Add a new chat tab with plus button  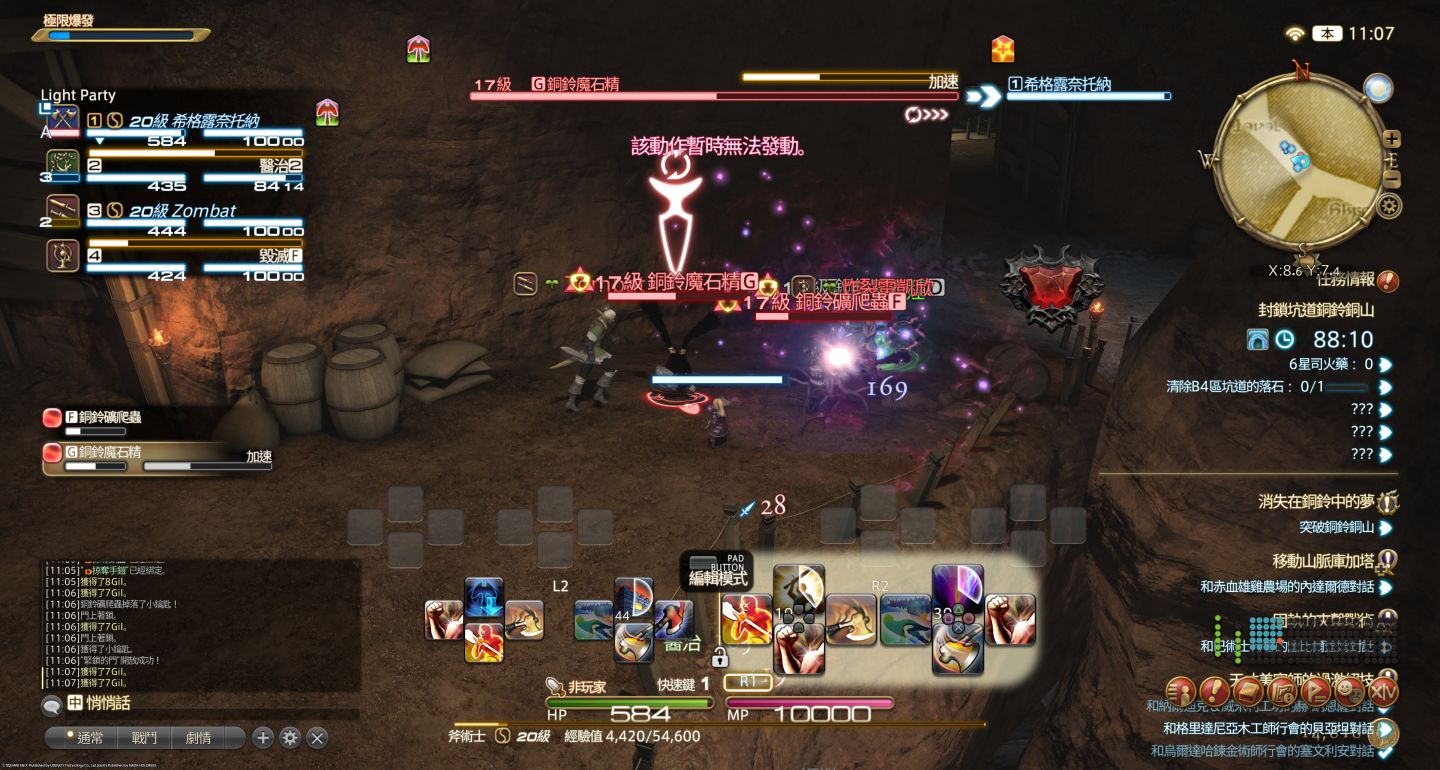coord(263,738)
